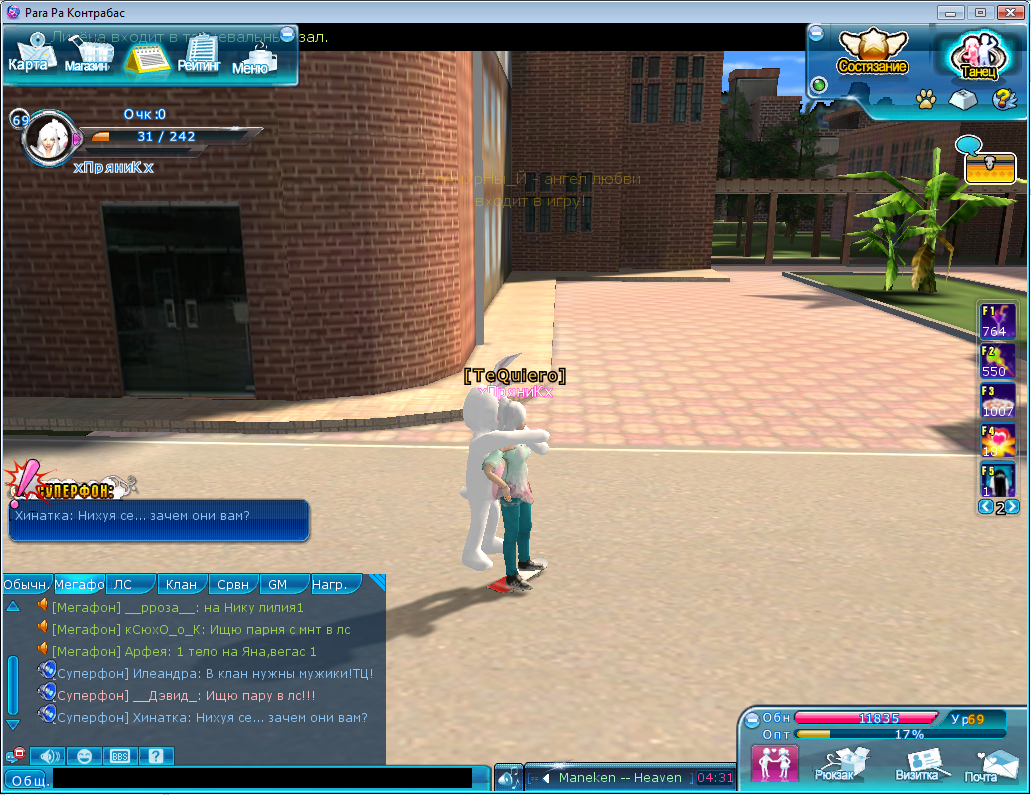Open the Нагр. chat tab
The width and height of the screenshot is (1031, 795).
point(330,585)
